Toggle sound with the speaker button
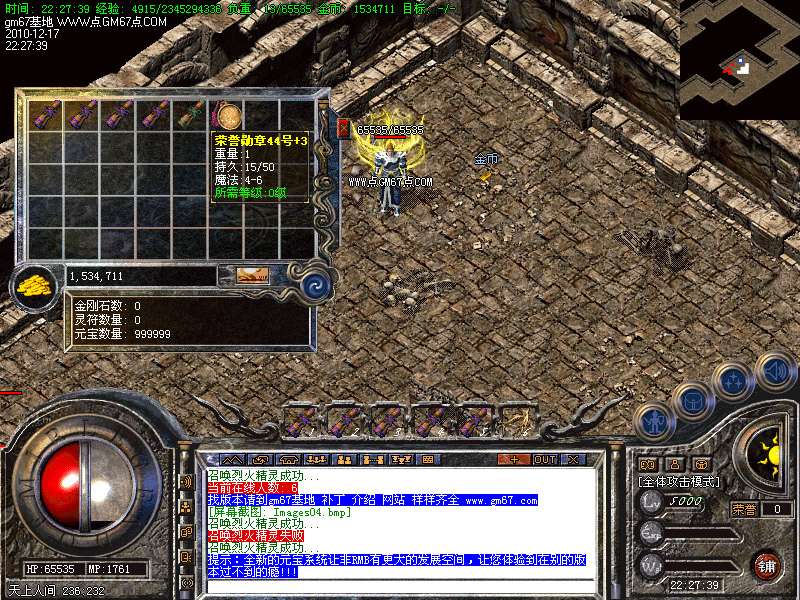 click(775, 370)
